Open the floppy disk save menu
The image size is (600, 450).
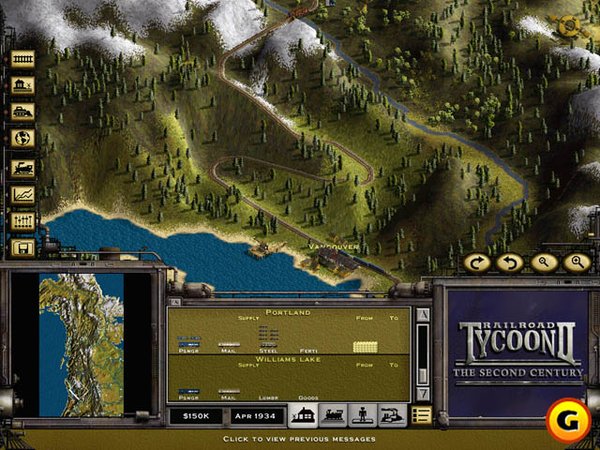pos(22,247)
